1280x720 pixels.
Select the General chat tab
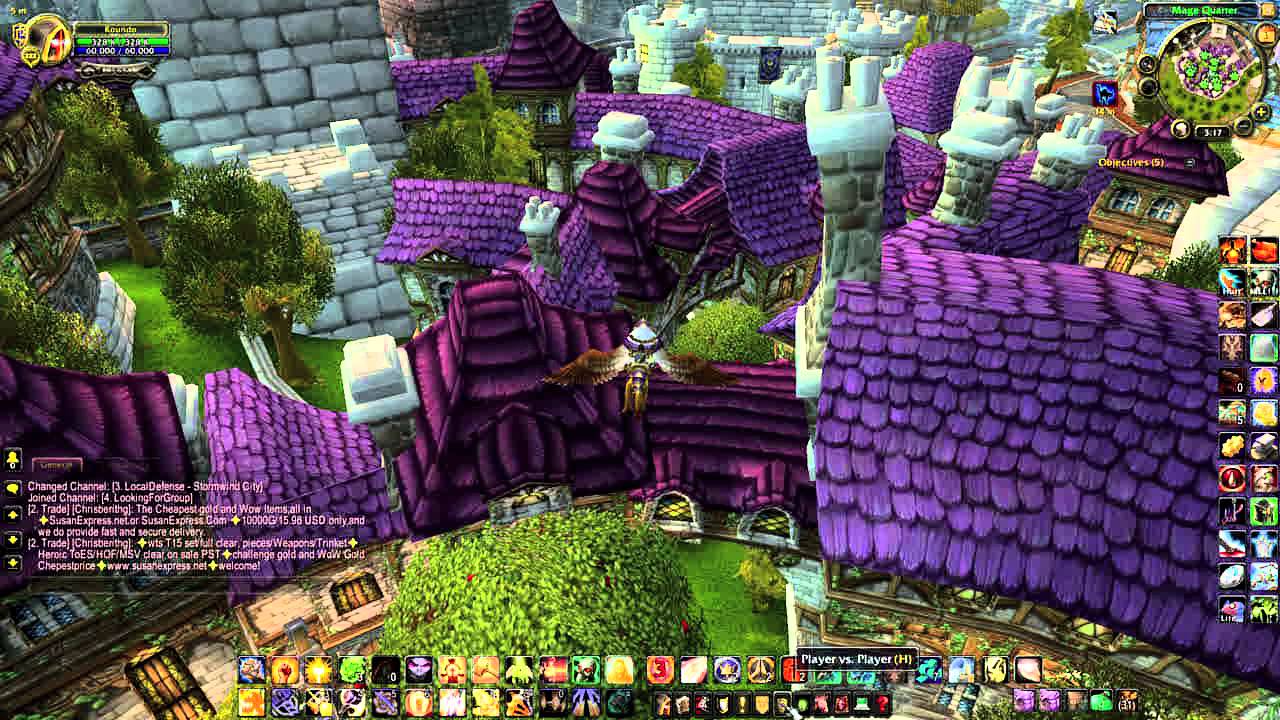point(56,464)
